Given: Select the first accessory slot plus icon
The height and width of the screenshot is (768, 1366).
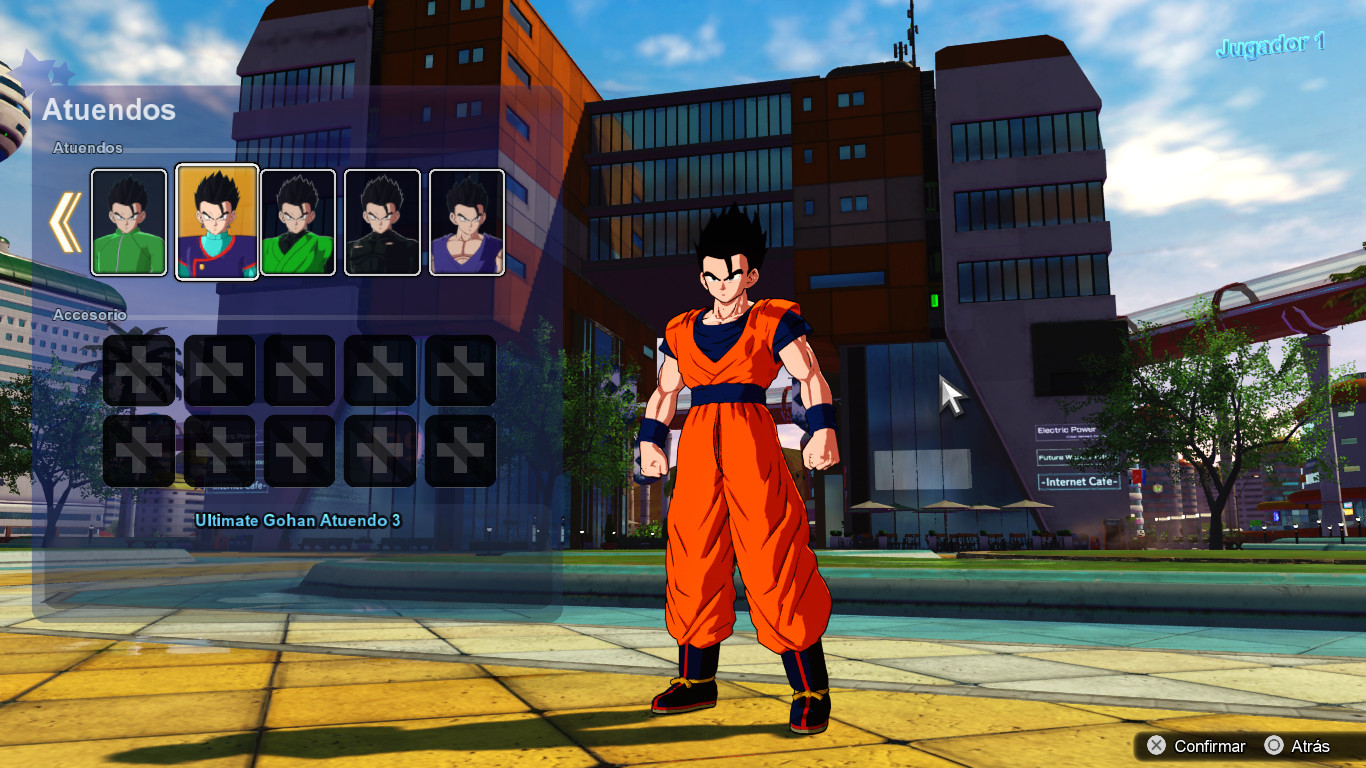Looking at the screenshot, I should (x=139, y=371).
